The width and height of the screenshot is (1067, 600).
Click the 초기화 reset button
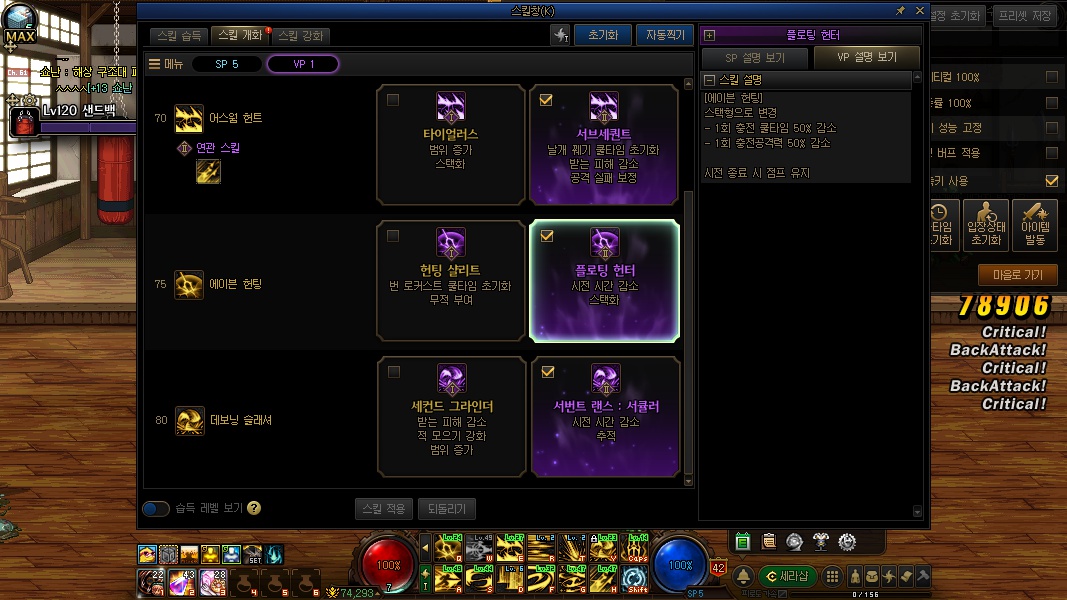603,35
